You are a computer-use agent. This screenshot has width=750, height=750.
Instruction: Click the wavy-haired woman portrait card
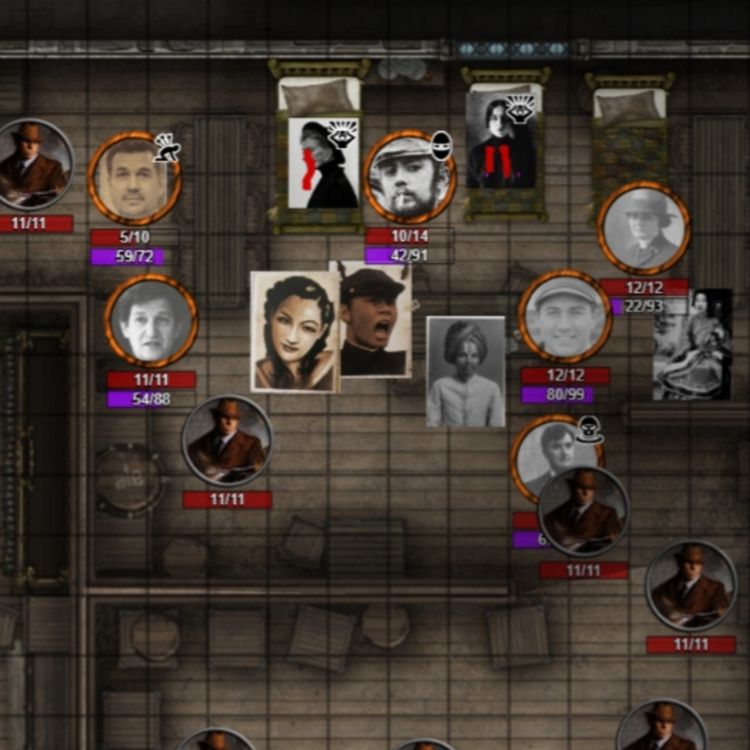click(x=294, y=331)
